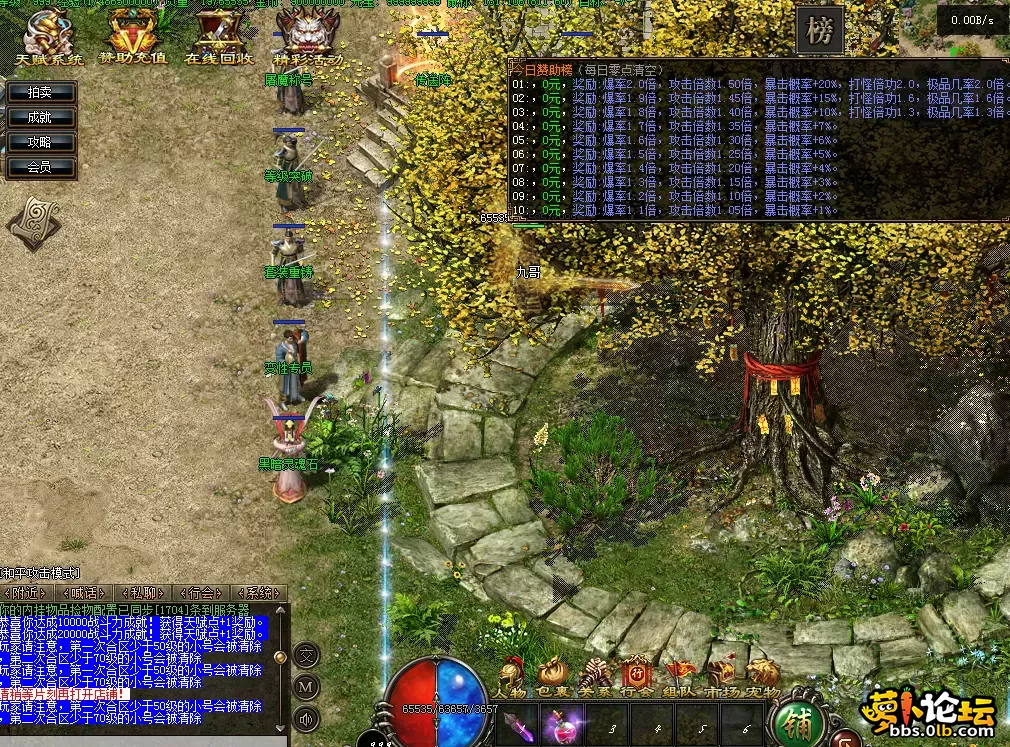Open the green 铺 shop button
The width and height of the screenshot is (1010, 747).
796,722
